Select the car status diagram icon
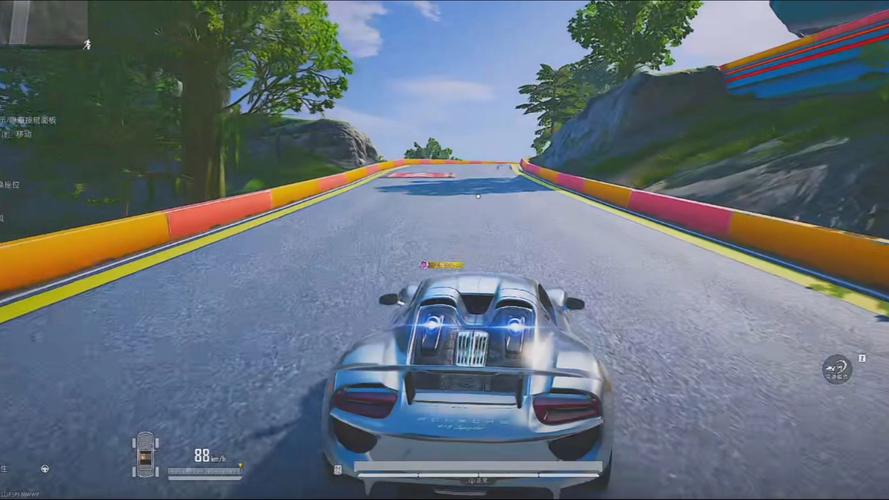 coord(145,455)
